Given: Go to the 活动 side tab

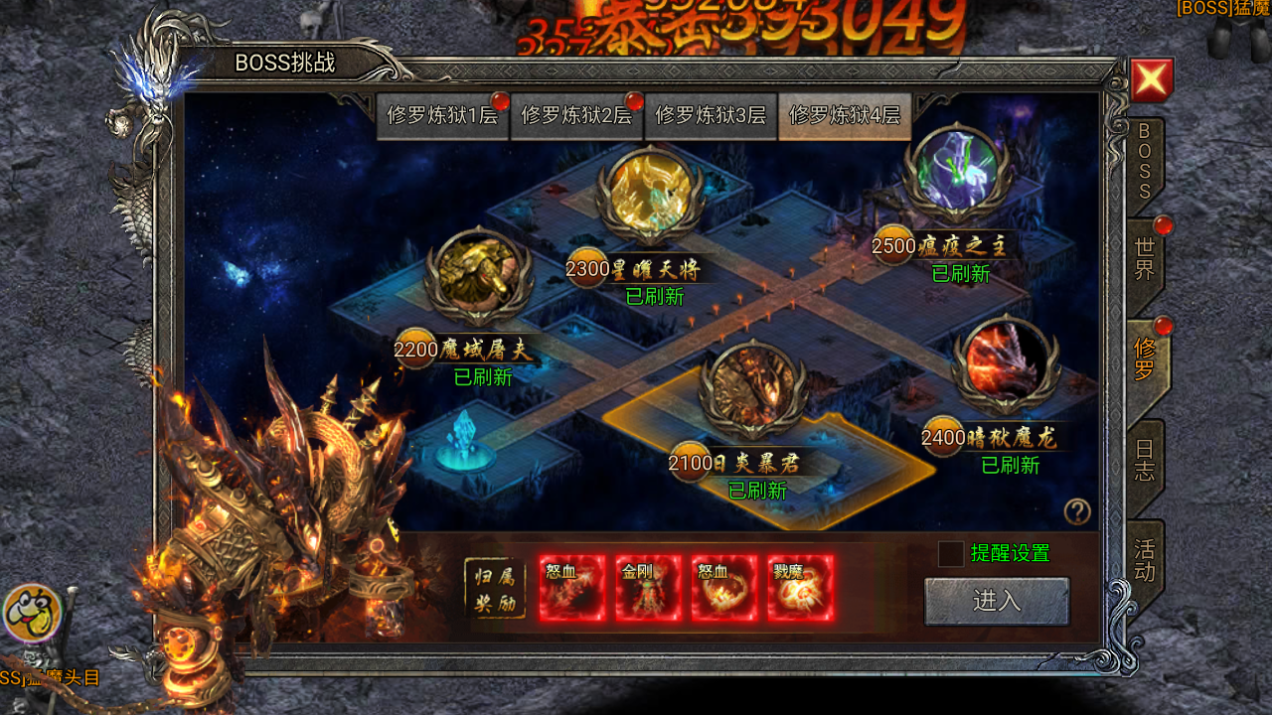Looking at the screenshot, I should point(1144,560).
